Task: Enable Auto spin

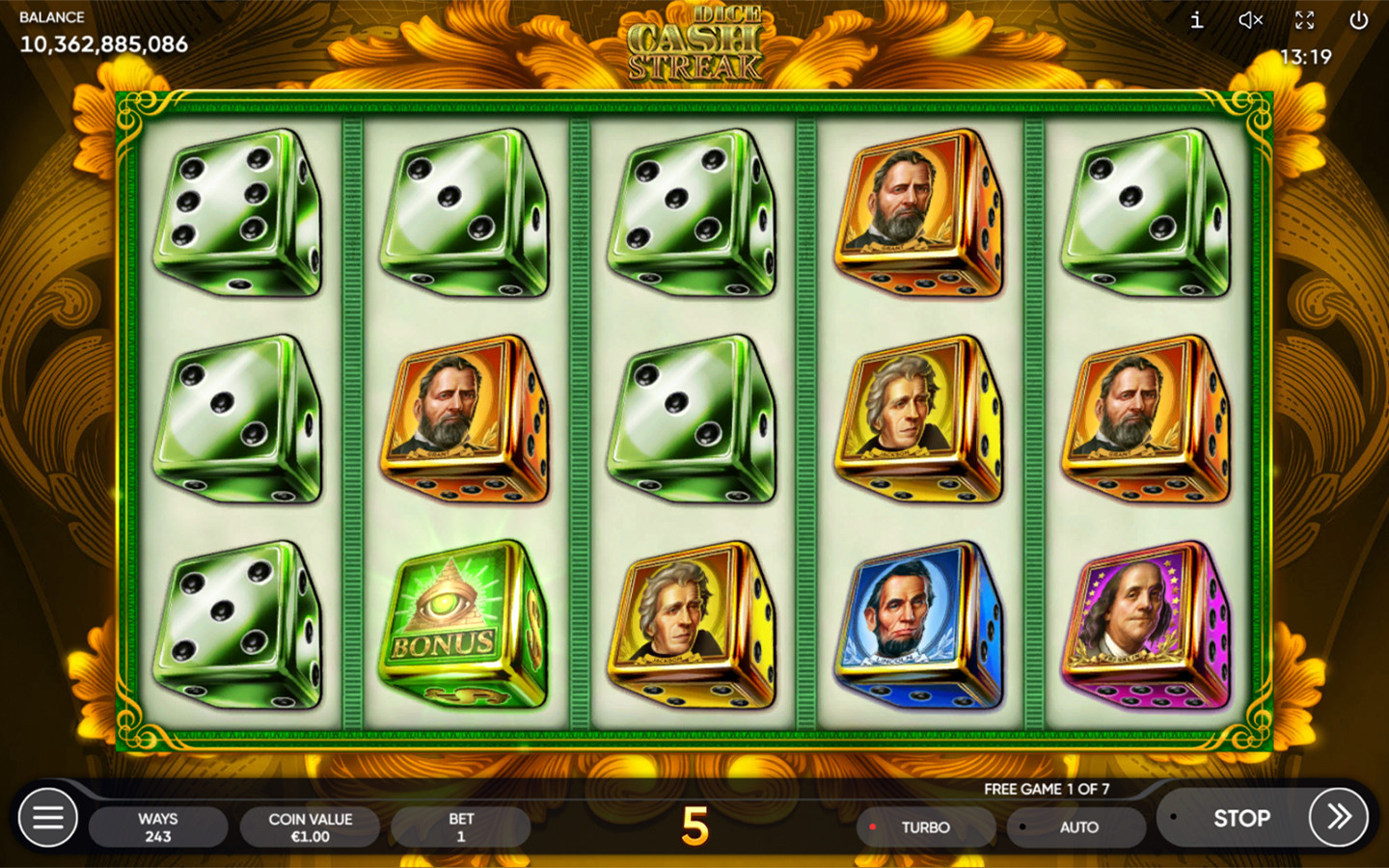Action: [x=1077, y=827]
